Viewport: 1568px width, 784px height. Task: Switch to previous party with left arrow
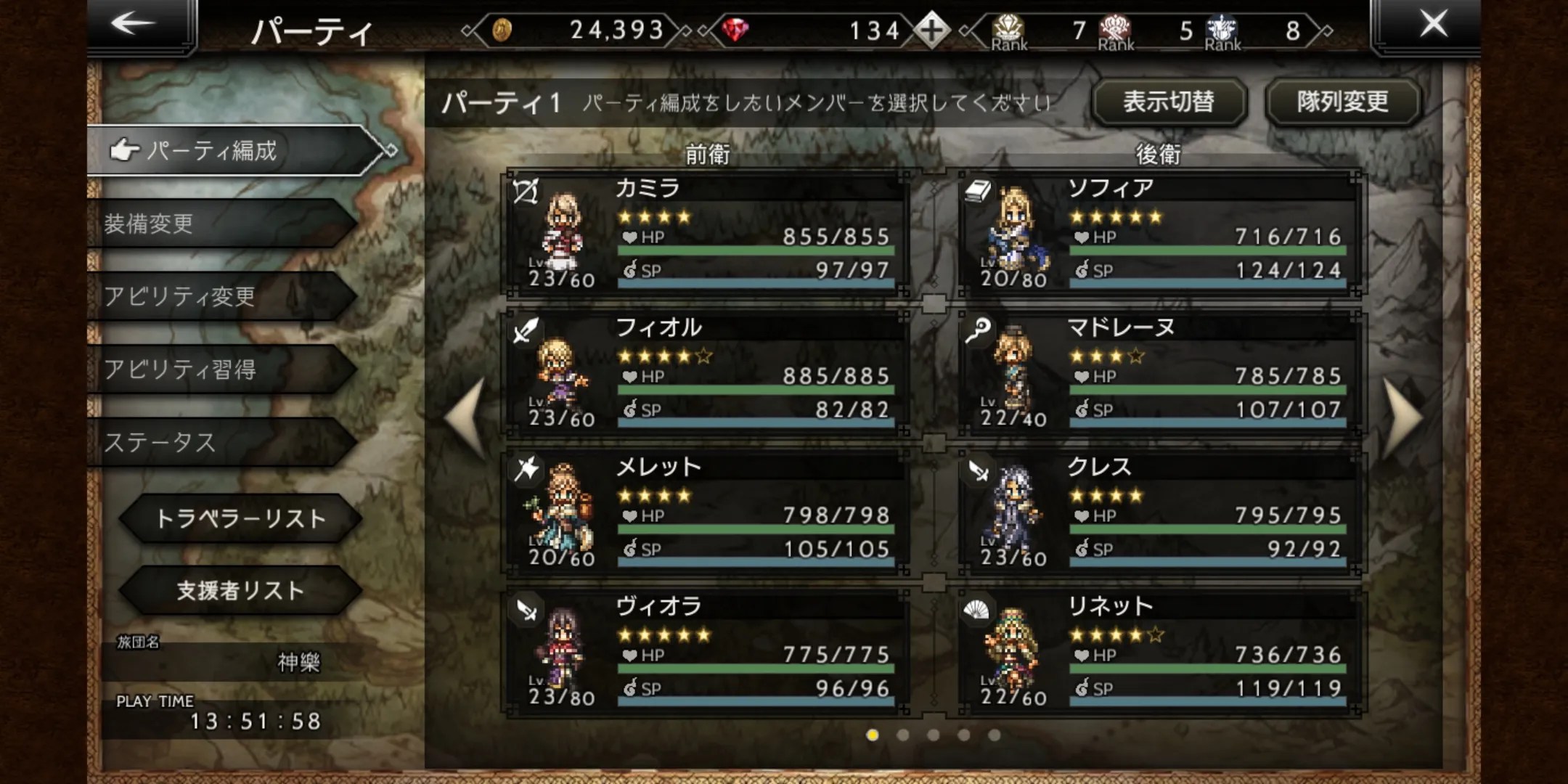point(467,418)
